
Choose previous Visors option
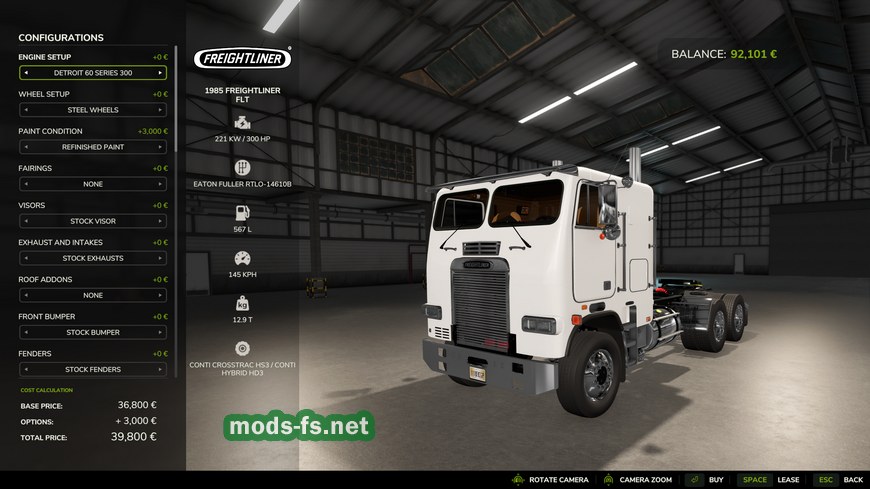(26, 221)
